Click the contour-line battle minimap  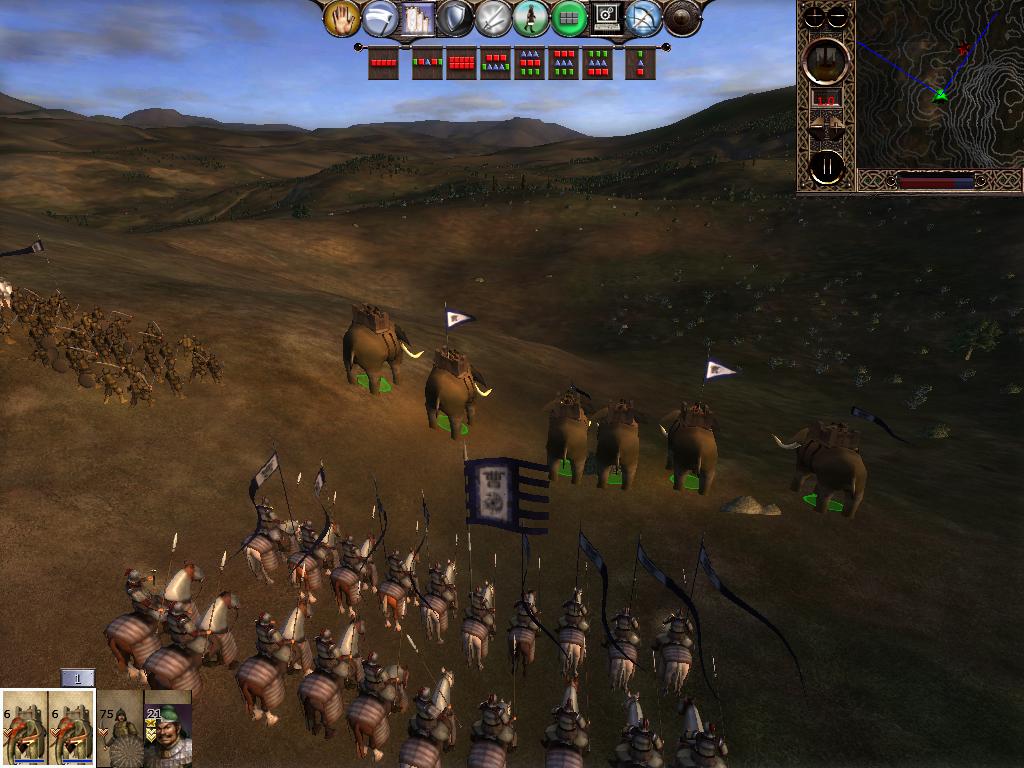click(x=938, y=85)
